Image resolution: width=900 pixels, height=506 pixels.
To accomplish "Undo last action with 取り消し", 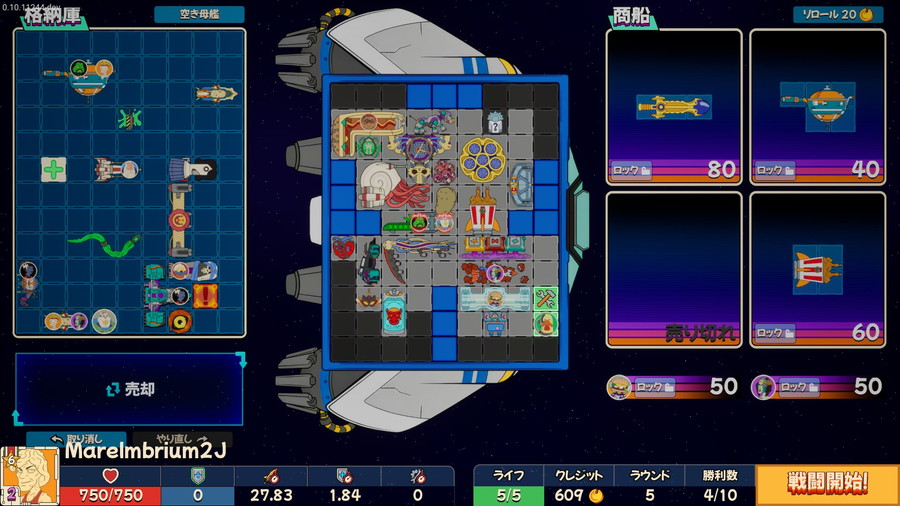I will 62,438.
